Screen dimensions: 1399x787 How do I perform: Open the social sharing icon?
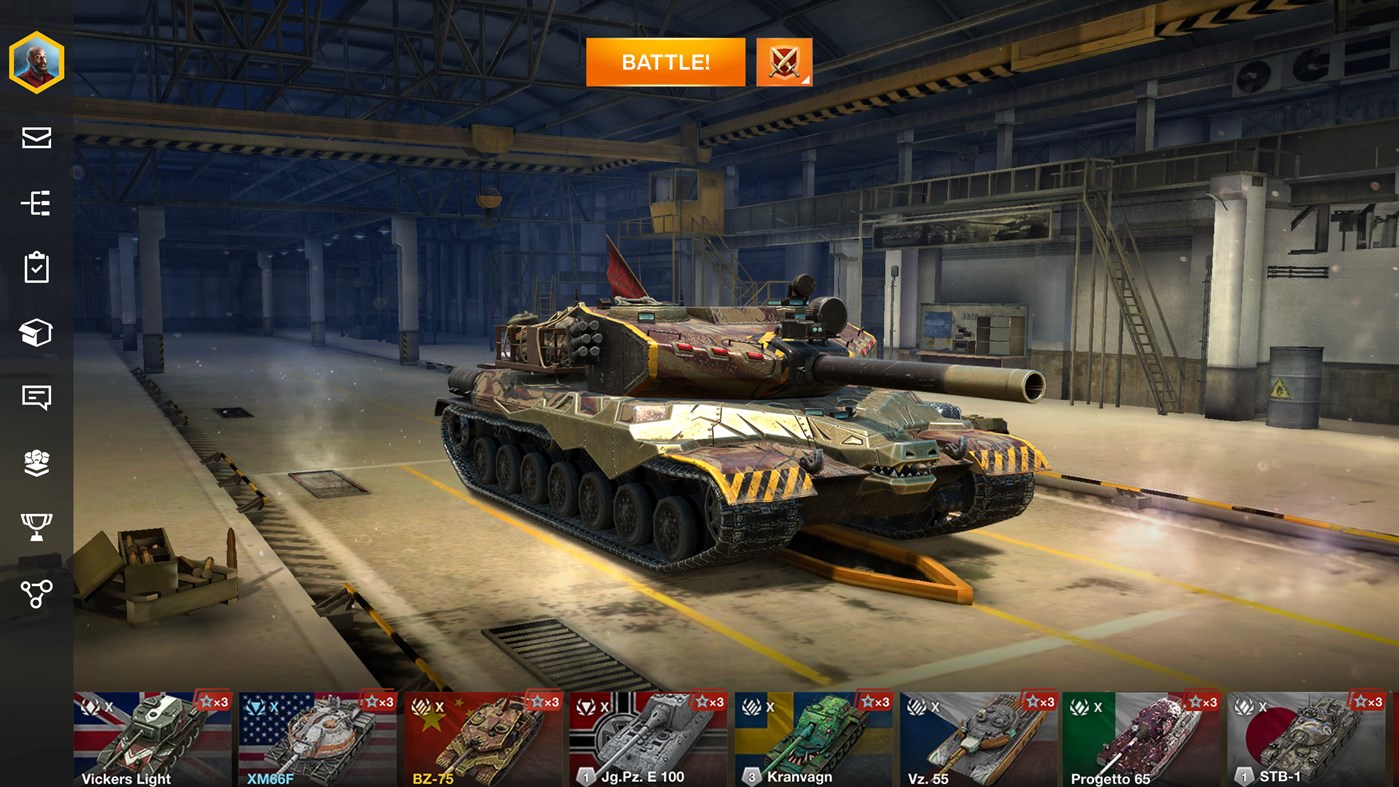(36, 592)
